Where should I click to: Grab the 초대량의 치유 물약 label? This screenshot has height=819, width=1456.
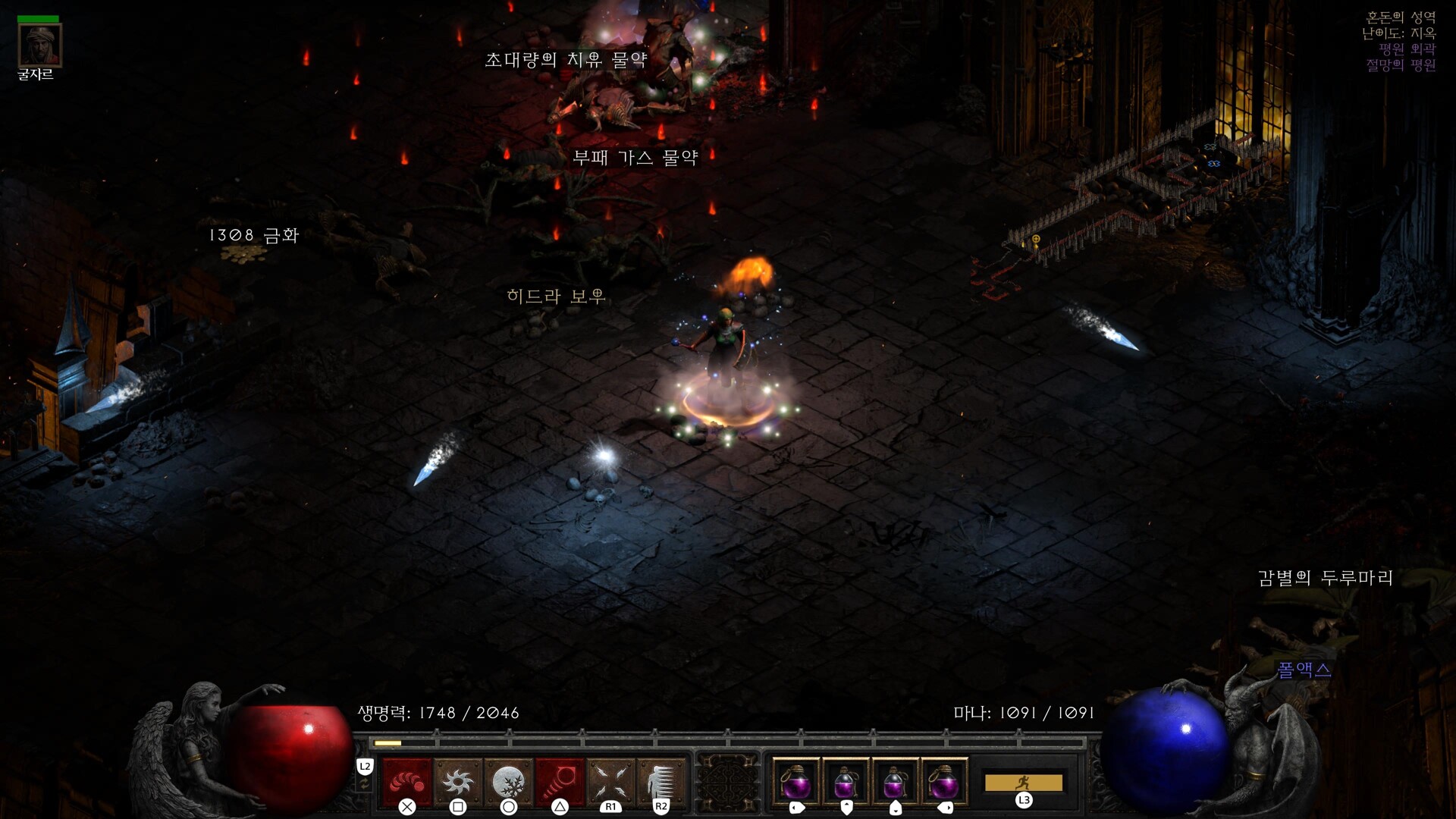coord(566,60)
